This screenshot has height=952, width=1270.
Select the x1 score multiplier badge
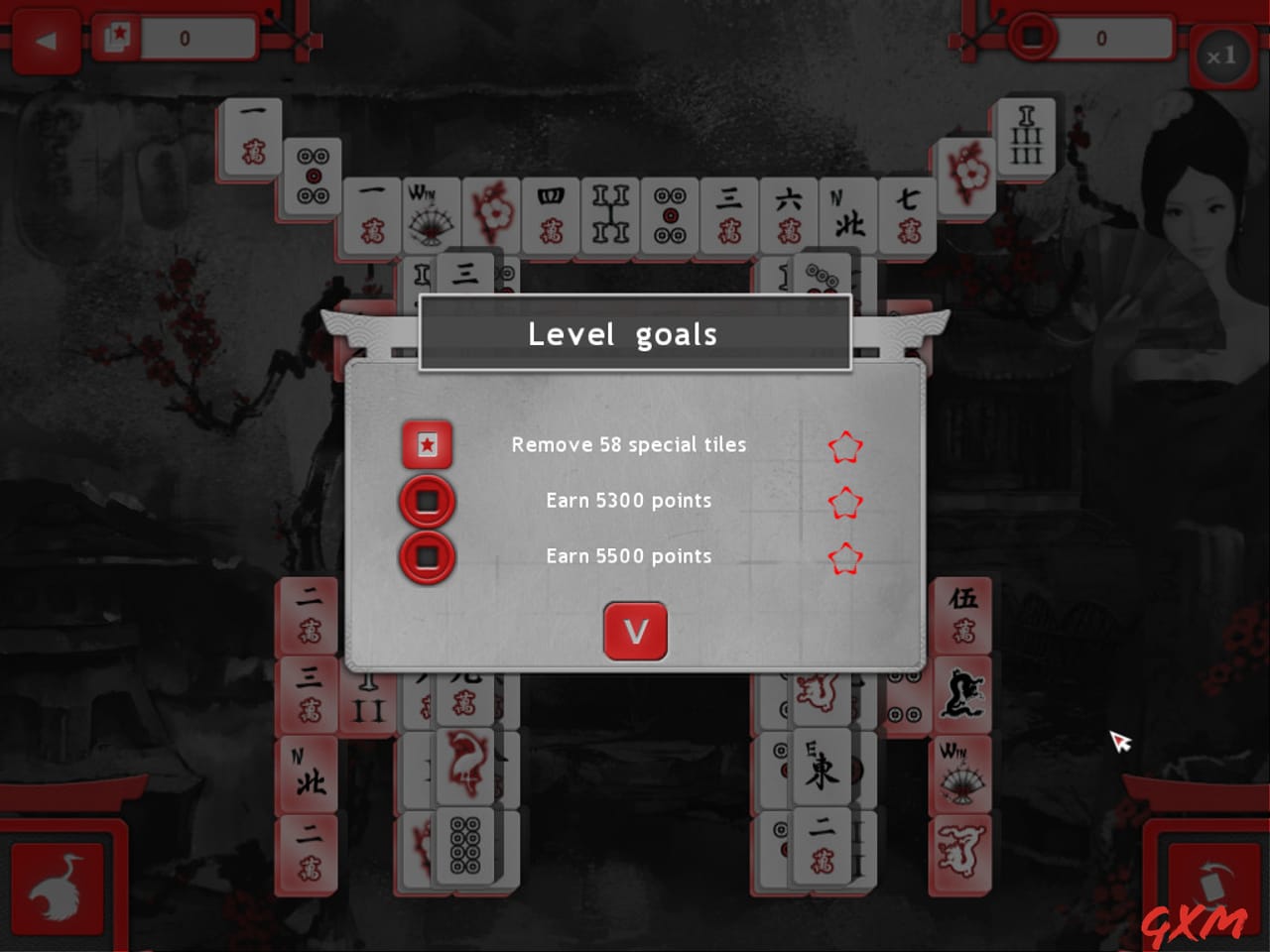pos(1222,57)
